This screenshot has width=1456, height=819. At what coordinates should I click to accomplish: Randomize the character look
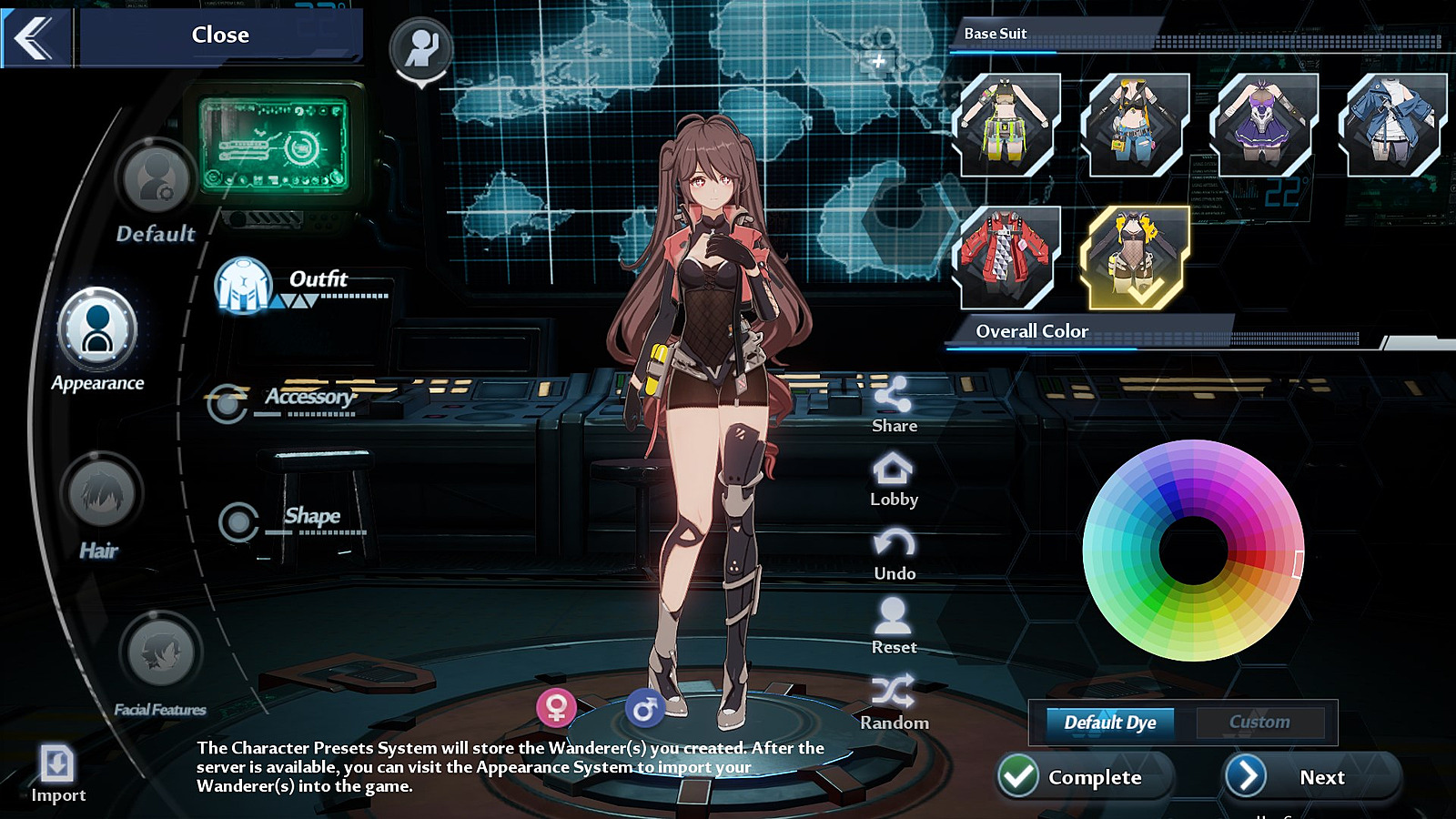coord(894,703)
